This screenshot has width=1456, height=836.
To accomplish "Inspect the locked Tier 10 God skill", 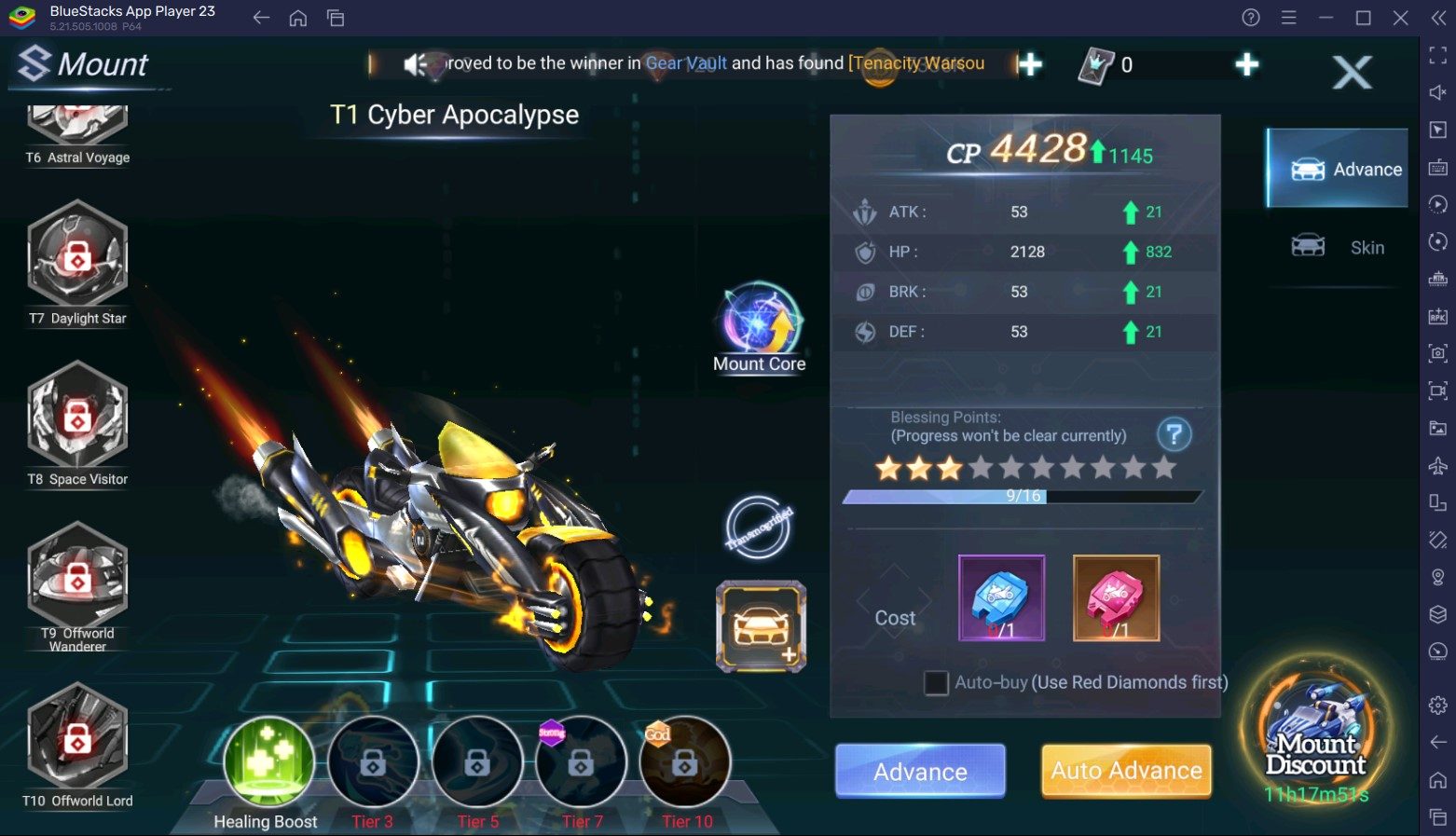I will (x=685, y=762).
